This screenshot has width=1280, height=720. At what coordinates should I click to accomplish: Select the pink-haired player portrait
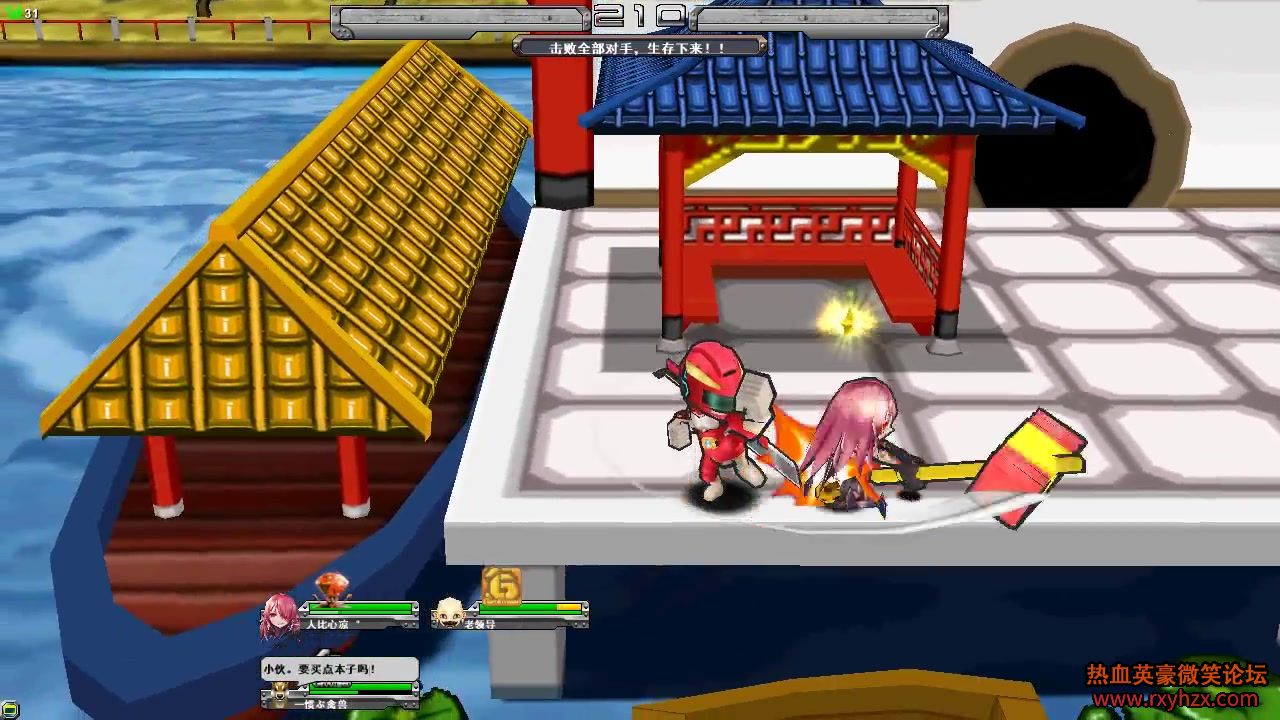(x=281, y=617)
